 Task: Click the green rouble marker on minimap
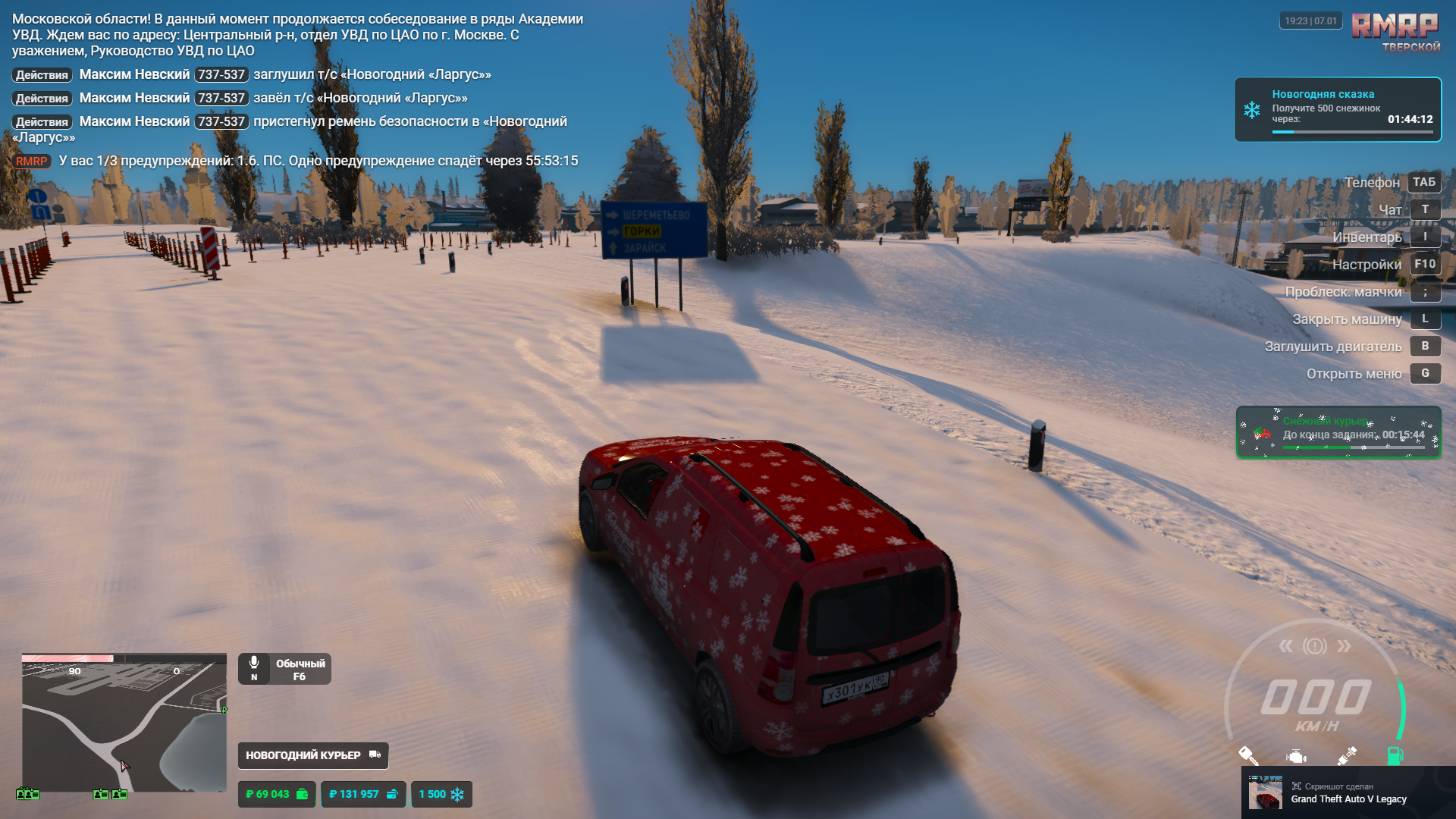(x=224, y=710)
